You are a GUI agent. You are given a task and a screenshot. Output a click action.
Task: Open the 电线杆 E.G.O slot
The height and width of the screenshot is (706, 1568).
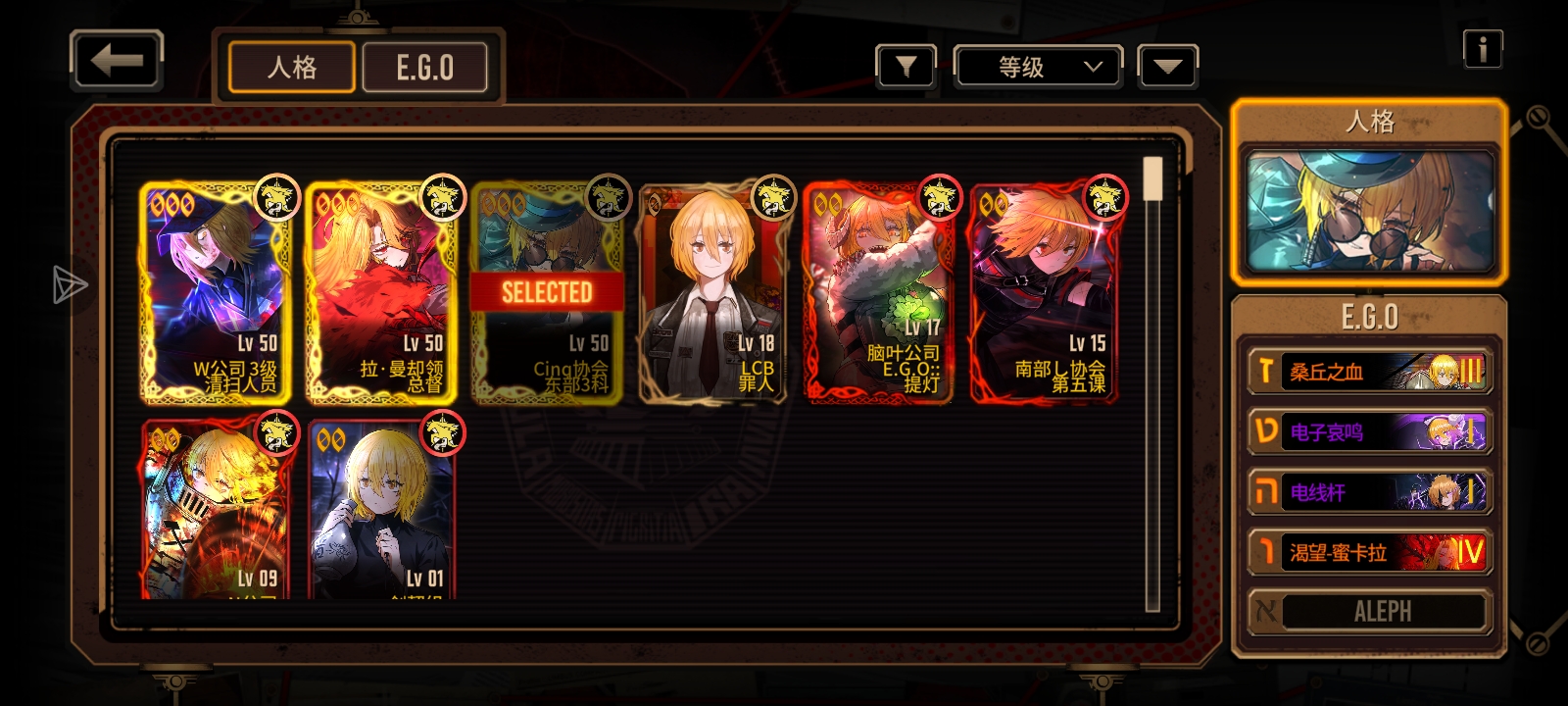click(1369, 492)
